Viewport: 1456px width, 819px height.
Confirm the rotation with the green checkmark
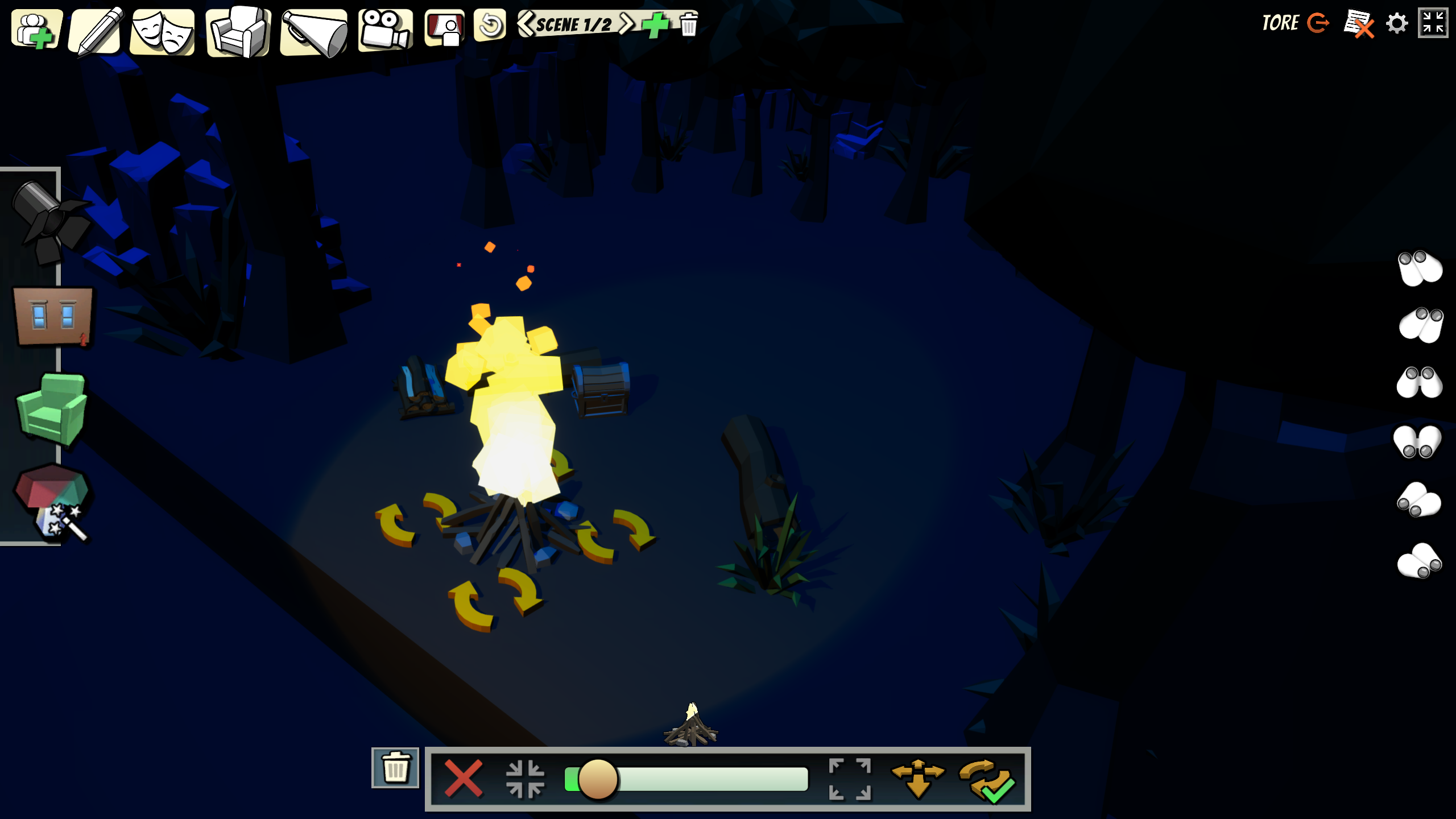point(987,780)
